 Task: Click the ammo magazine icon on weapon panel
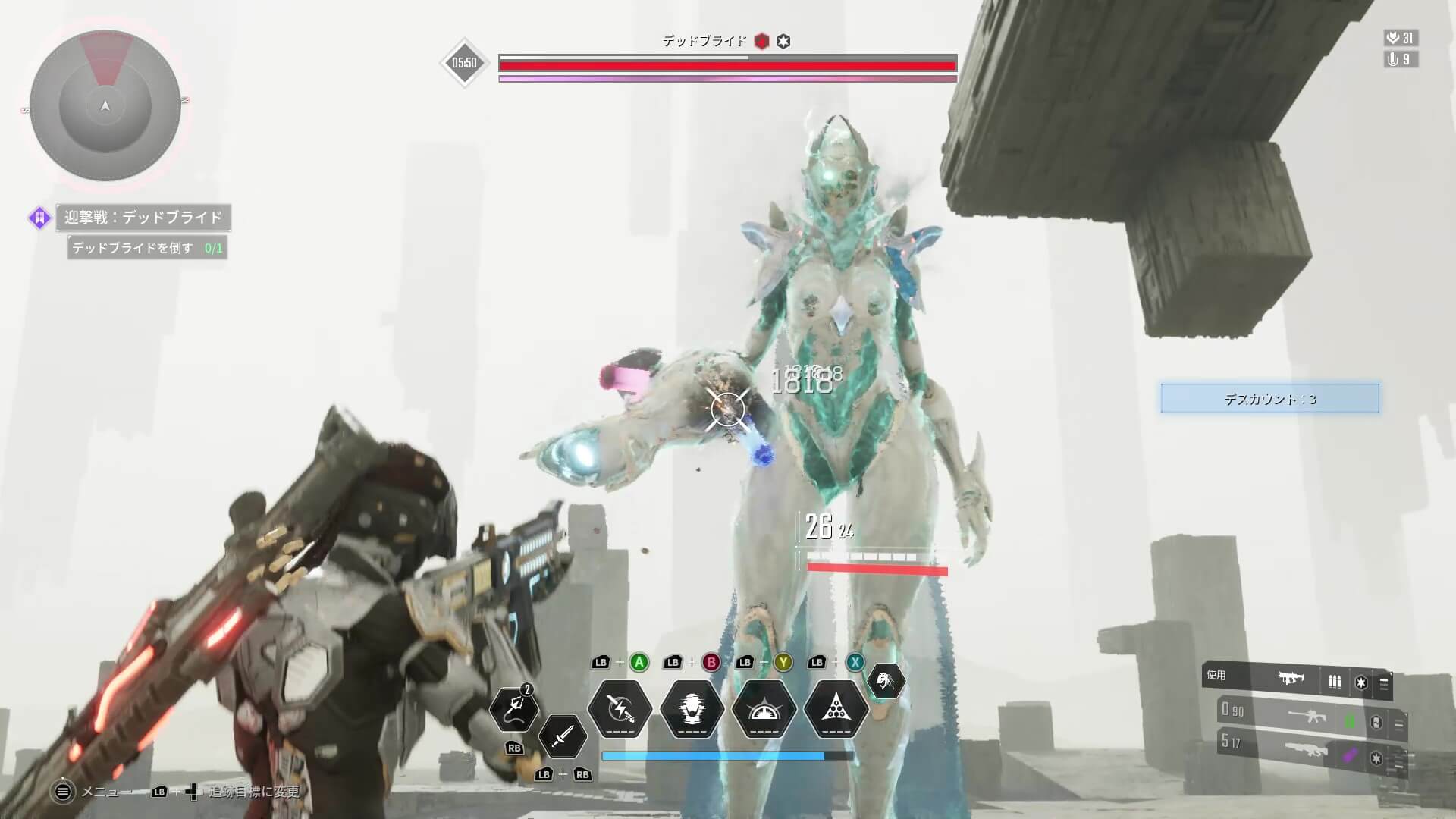coord(1335,681)
